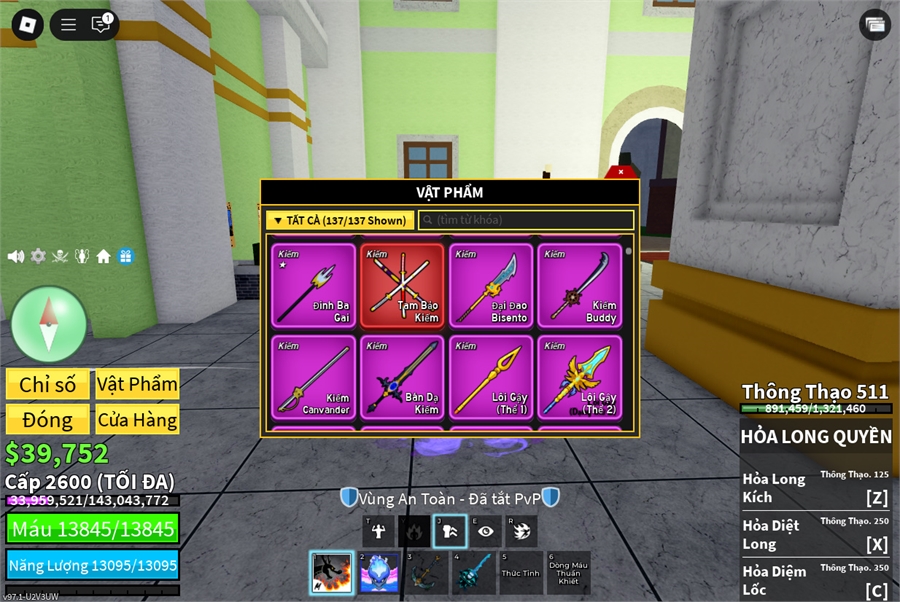Click the inventory keyword search box

[526, 220]
